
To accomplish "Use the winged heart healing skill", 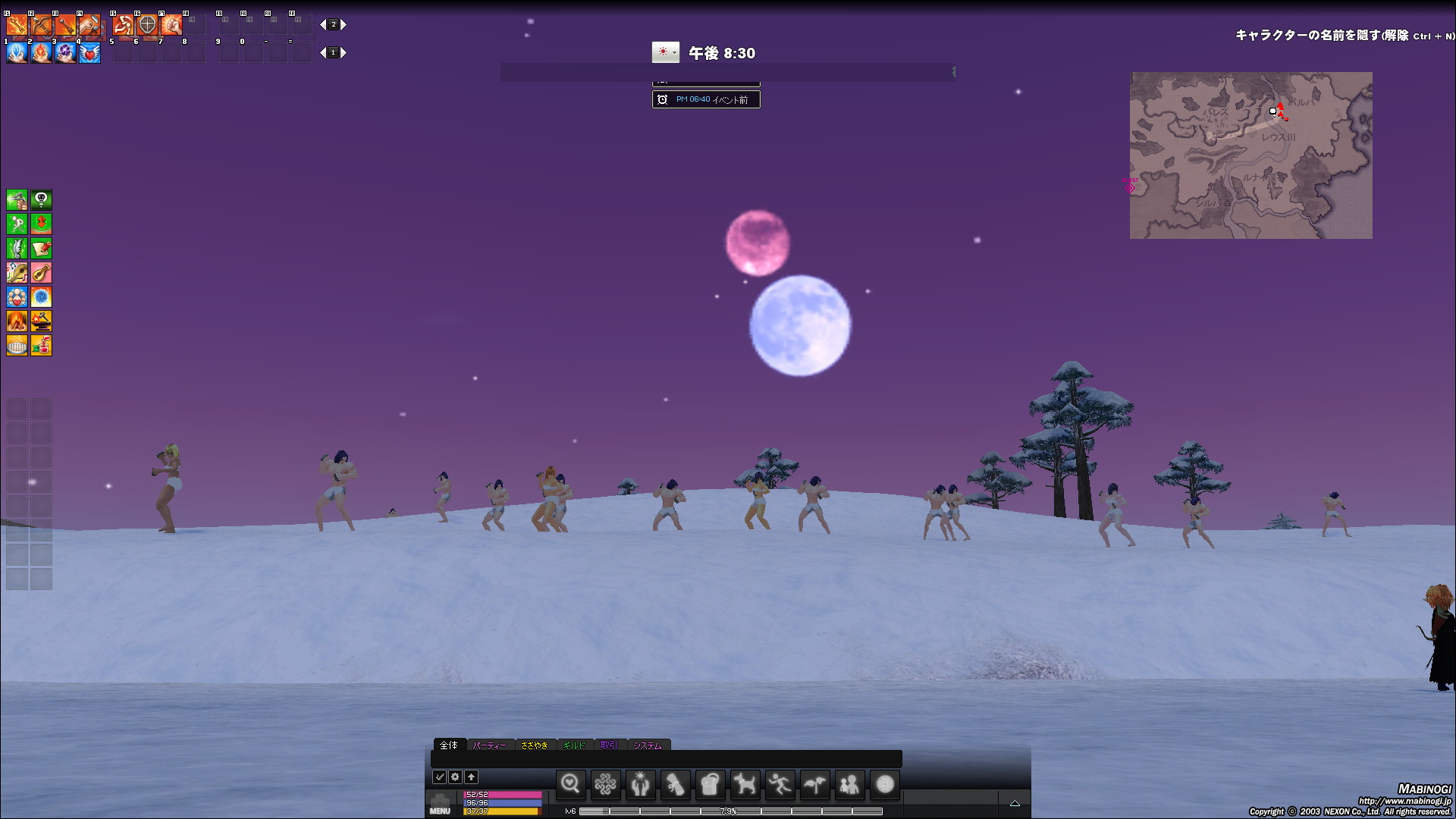I will pyautogui.click(x=89, y=53).
